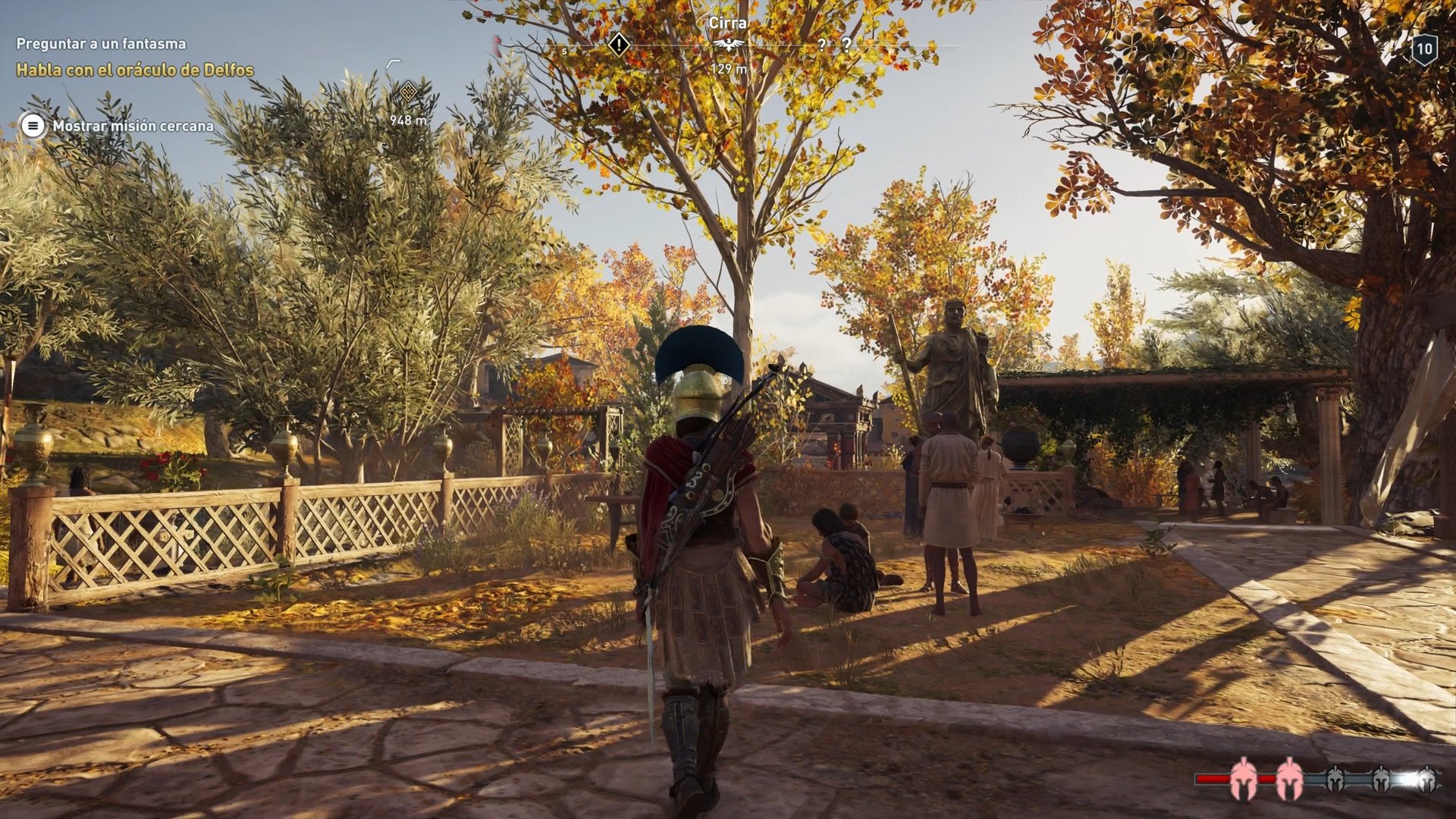Select the first pink Spartan helmet icon
The width and height of the screenshot is (1456, 819).
tap(1244, 780)
